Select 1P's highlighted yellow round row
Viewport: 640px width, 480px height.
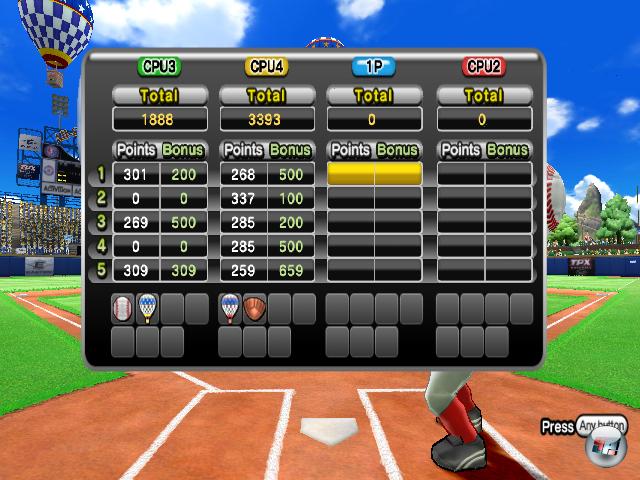(x=374, y=174)
